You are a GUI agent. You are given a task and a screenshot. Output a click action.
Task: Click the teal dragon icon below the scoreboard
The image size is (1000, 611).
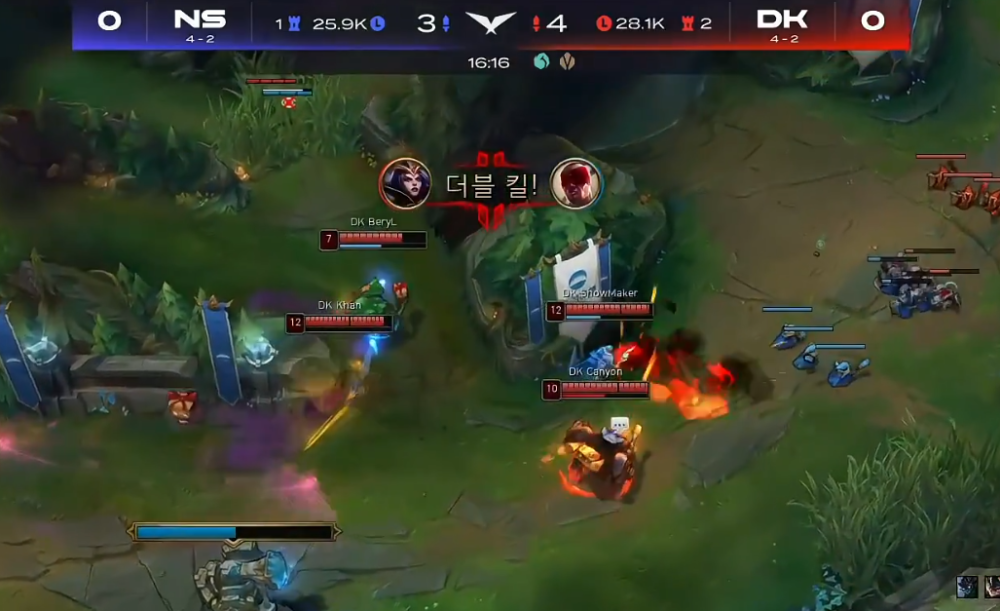[x=541, y=62]
